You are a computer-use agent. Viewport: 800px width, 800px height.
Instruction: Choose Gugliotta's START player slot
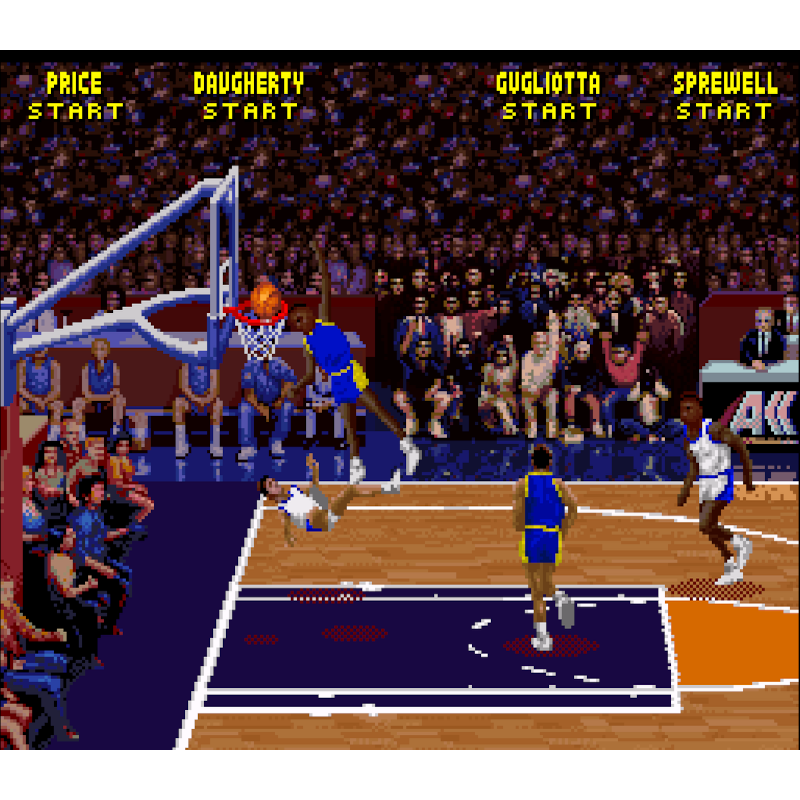548,111
